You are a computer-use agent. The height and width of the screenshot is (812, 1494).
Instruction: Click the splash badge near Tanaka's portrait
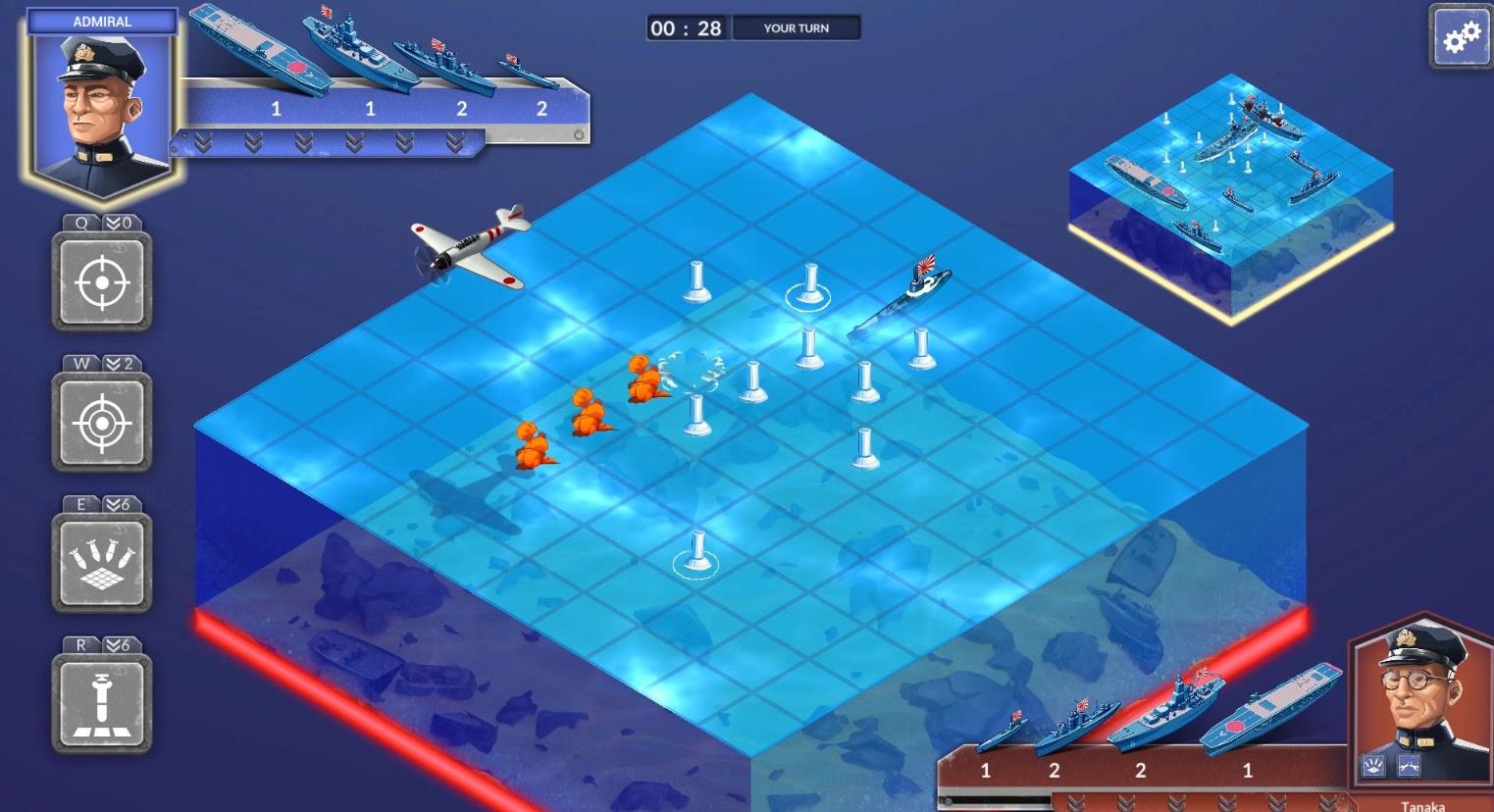click(1372, 766)
